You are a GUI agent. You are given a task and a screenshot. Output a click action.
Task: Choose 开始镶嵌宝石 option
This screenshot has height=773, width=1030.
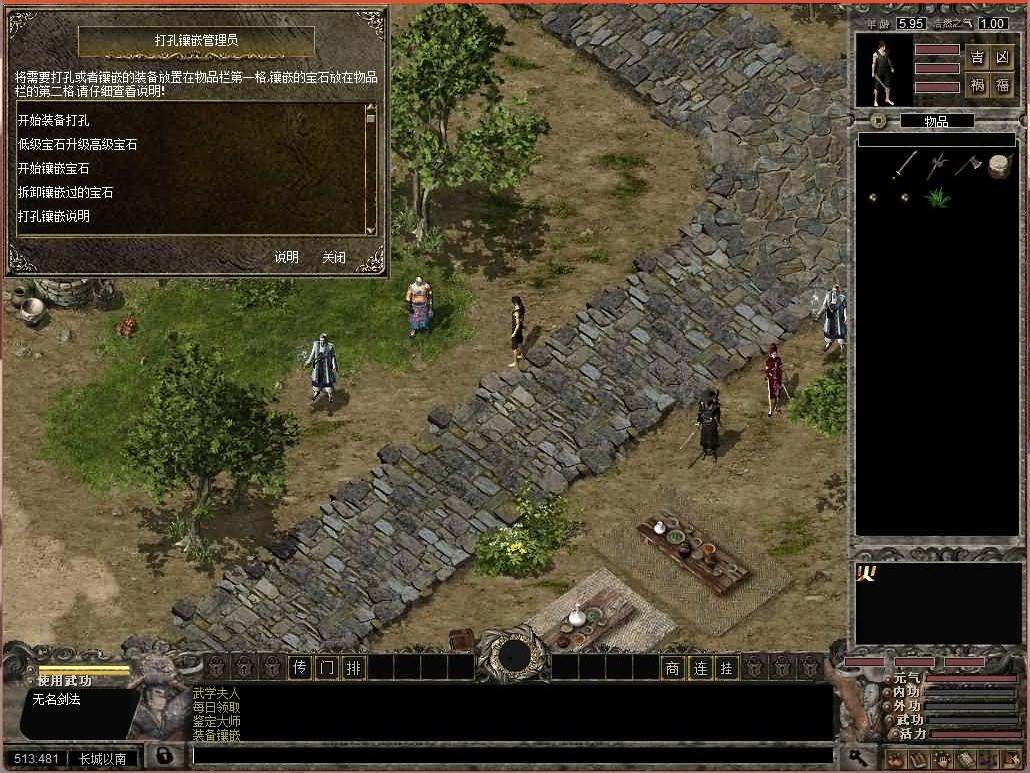pyautogui.click(x=54, y=168)
